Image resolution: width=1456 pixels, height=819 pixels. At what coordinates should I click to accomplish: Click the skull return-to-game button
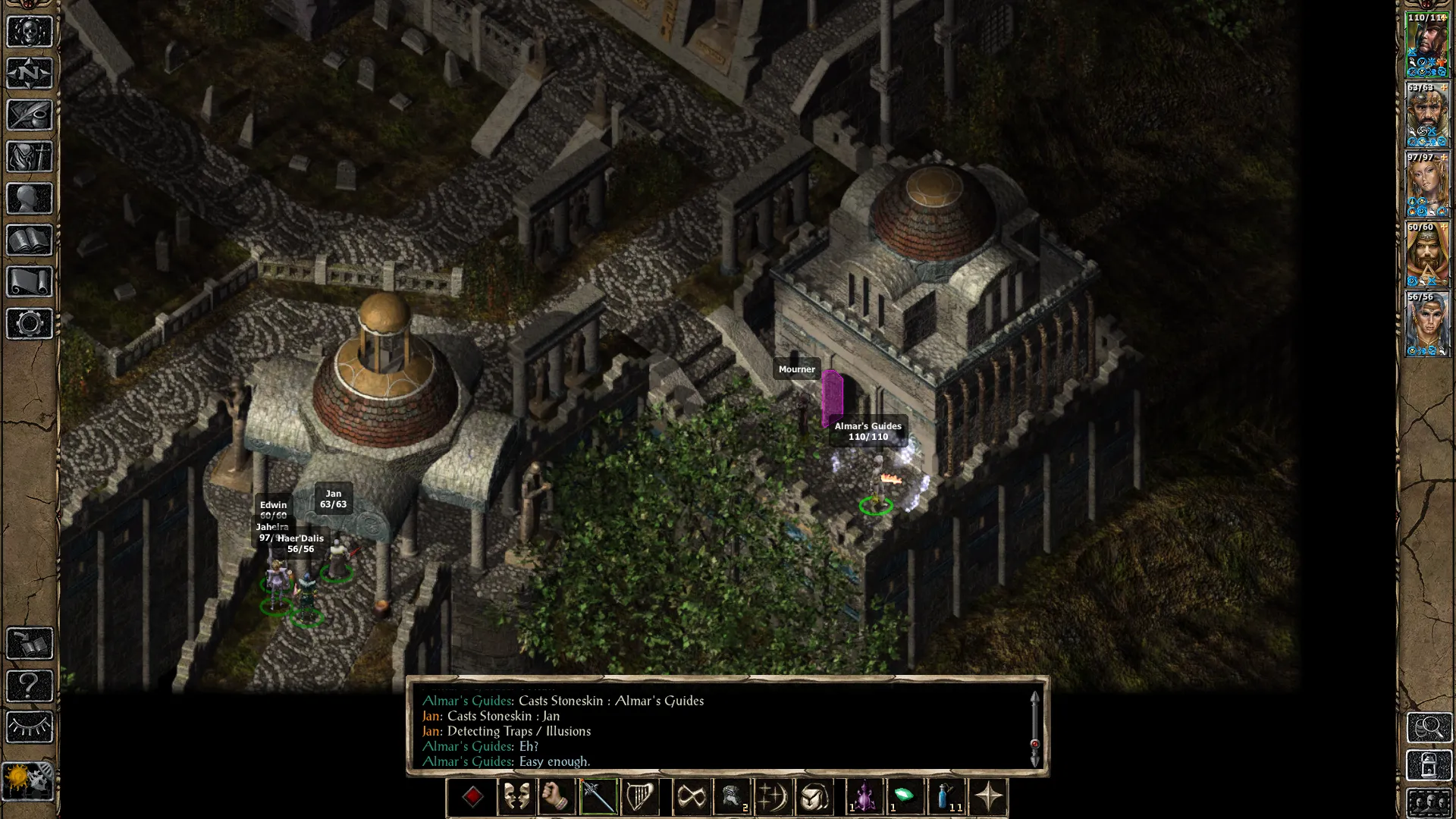(x=30, y=32)
